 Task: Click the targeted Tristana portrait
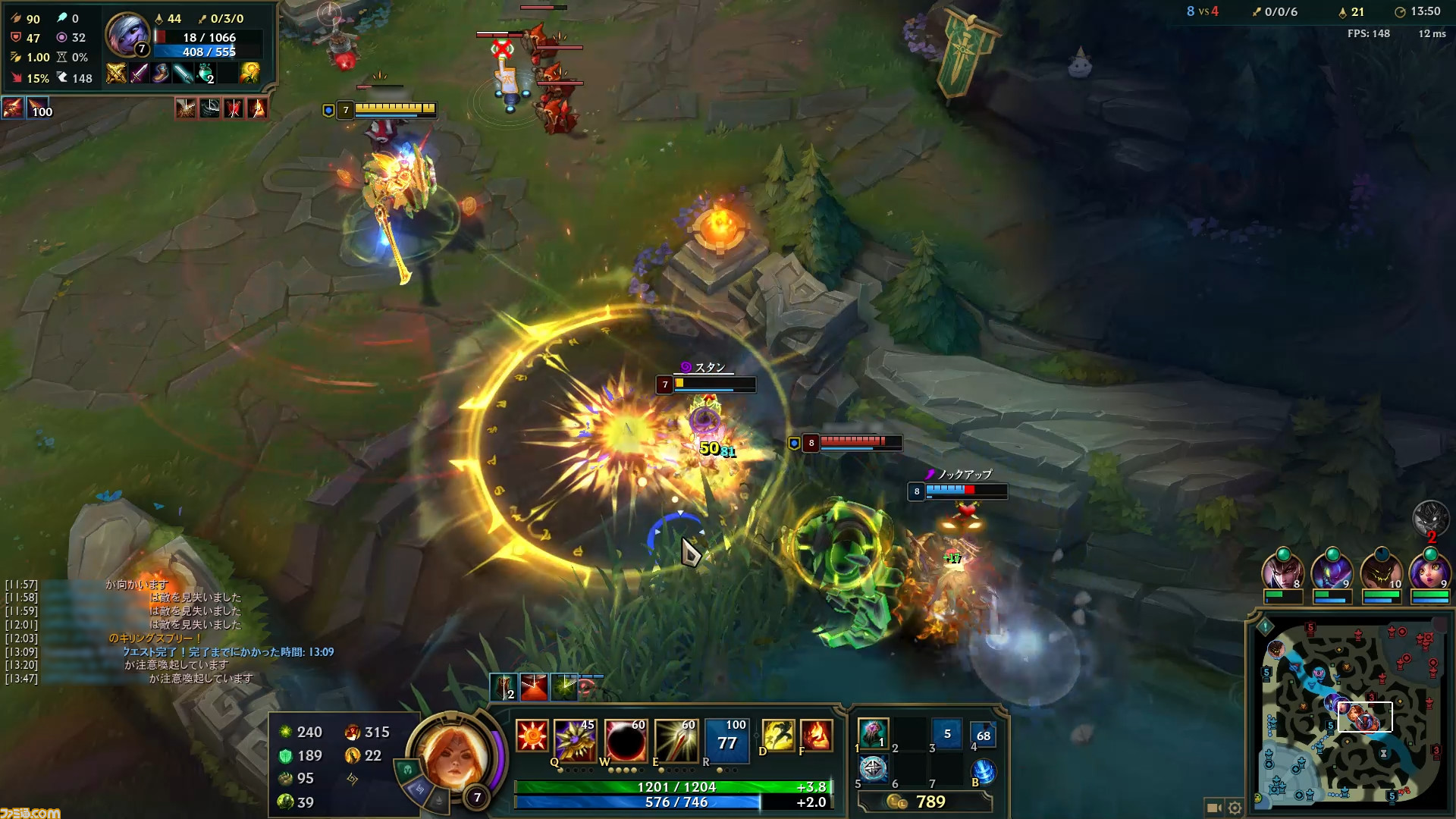coord(127,33)
